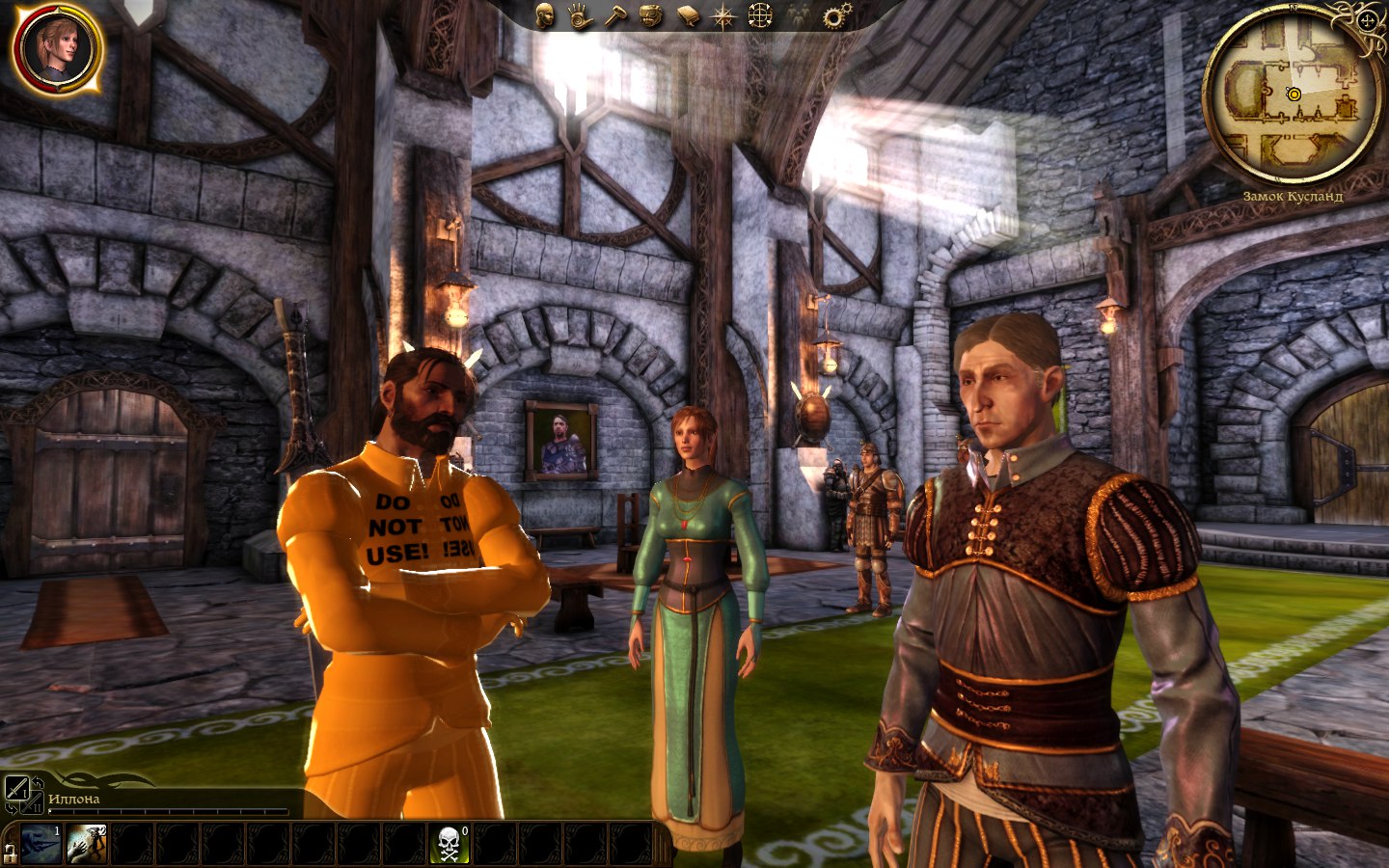Image resolution: width=1389 pixels, height=868 pixels.
Task: Use the skull and crossbones poison slot
Action: point(449,844)
